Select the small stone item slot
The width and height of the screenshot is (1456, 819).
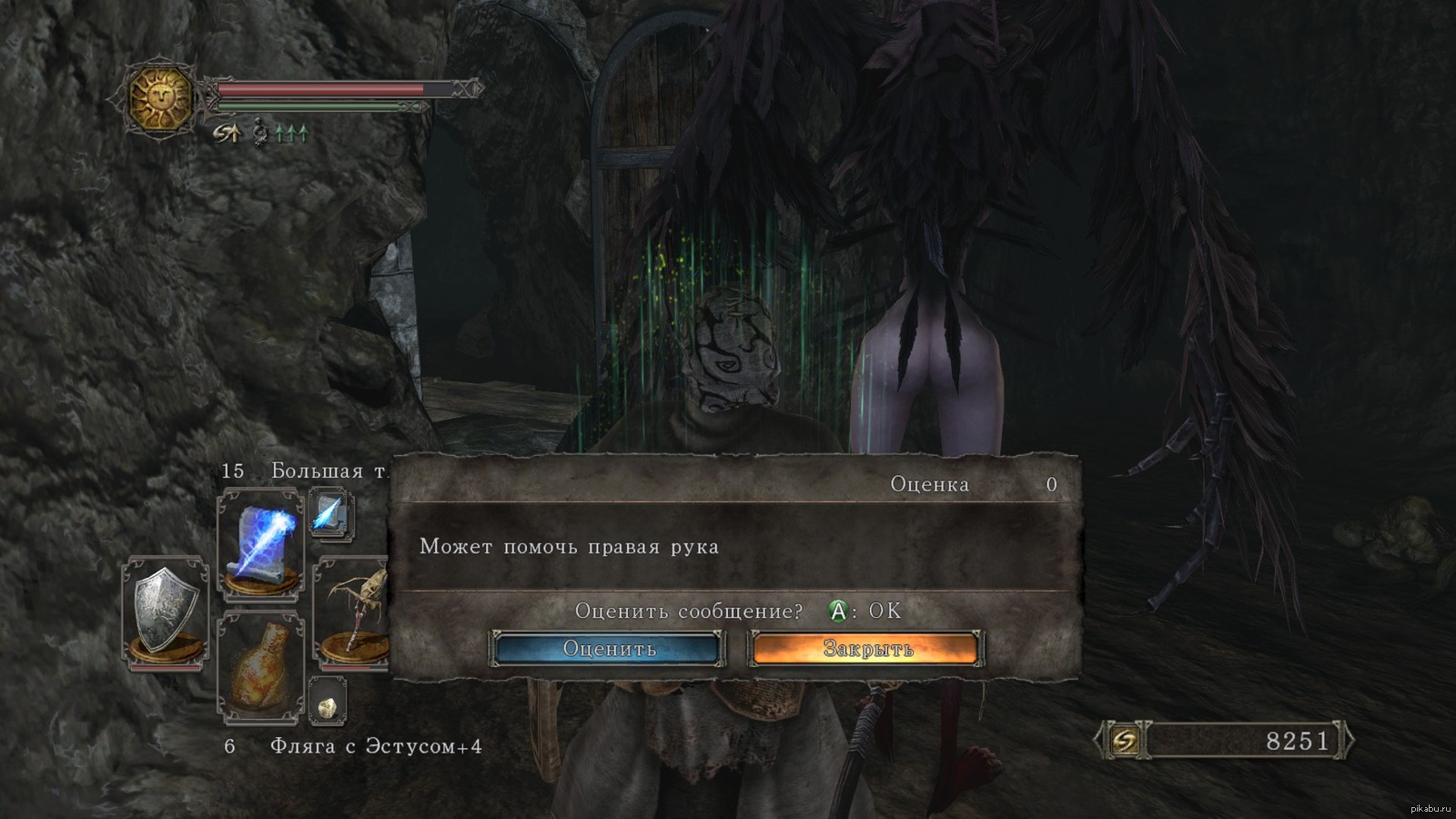[327, 703]
